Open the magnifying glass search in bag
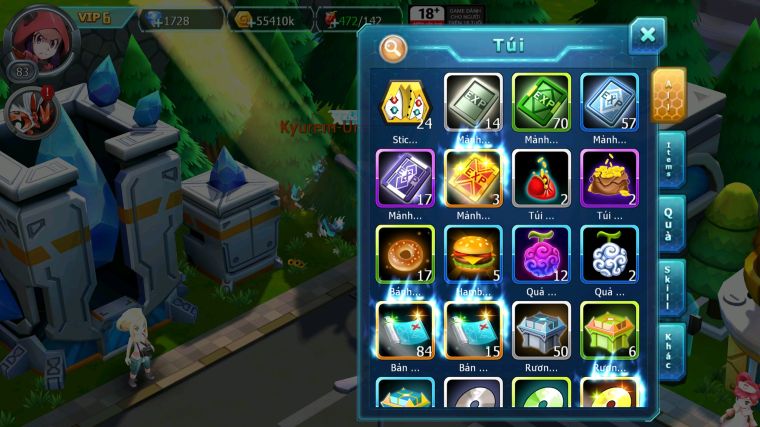The image size is (760, 427). (x=394, y=46)
